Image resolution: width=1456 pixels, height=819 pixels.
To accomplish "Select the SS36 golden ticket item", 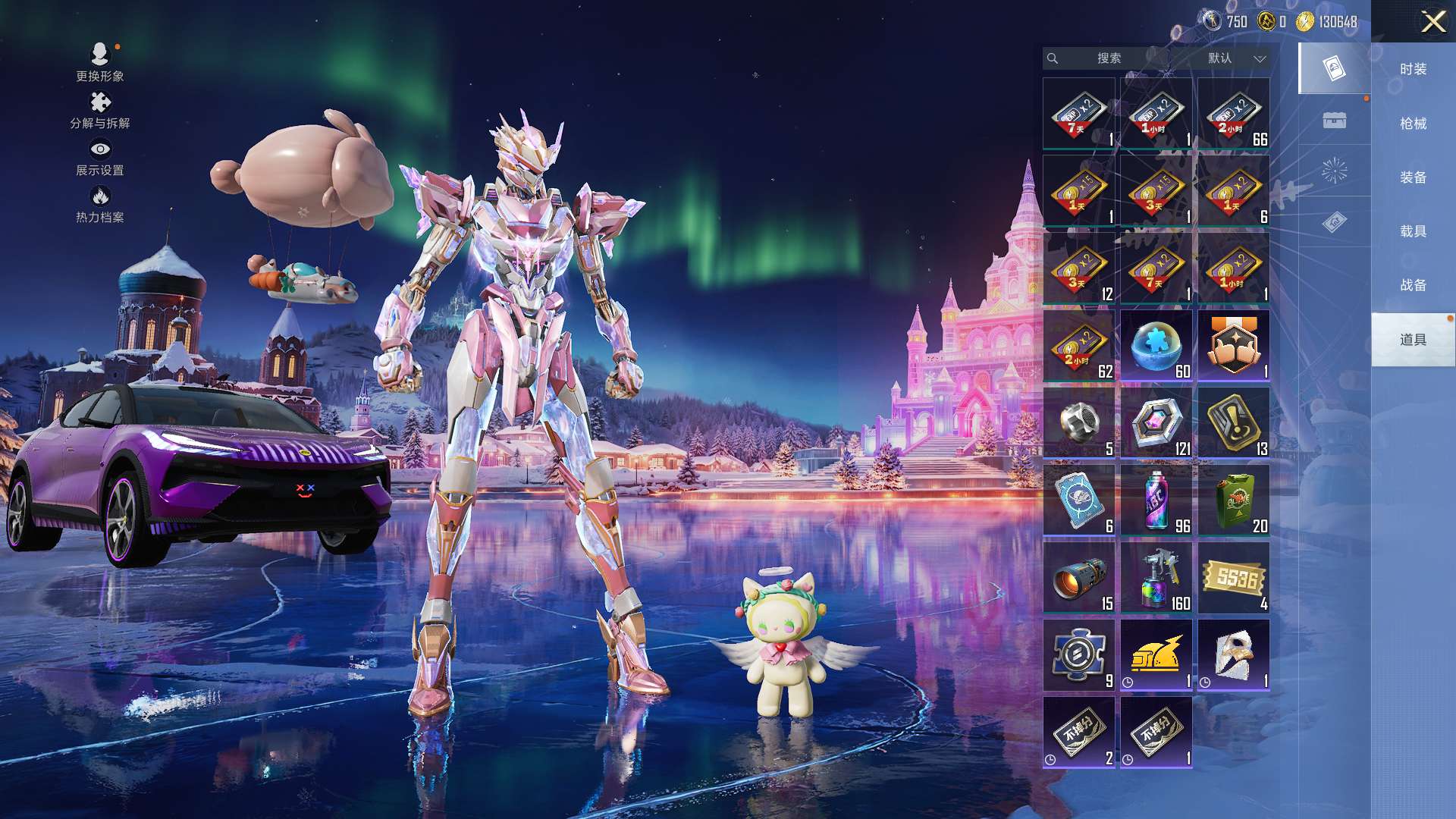I will coord(1234,578).
